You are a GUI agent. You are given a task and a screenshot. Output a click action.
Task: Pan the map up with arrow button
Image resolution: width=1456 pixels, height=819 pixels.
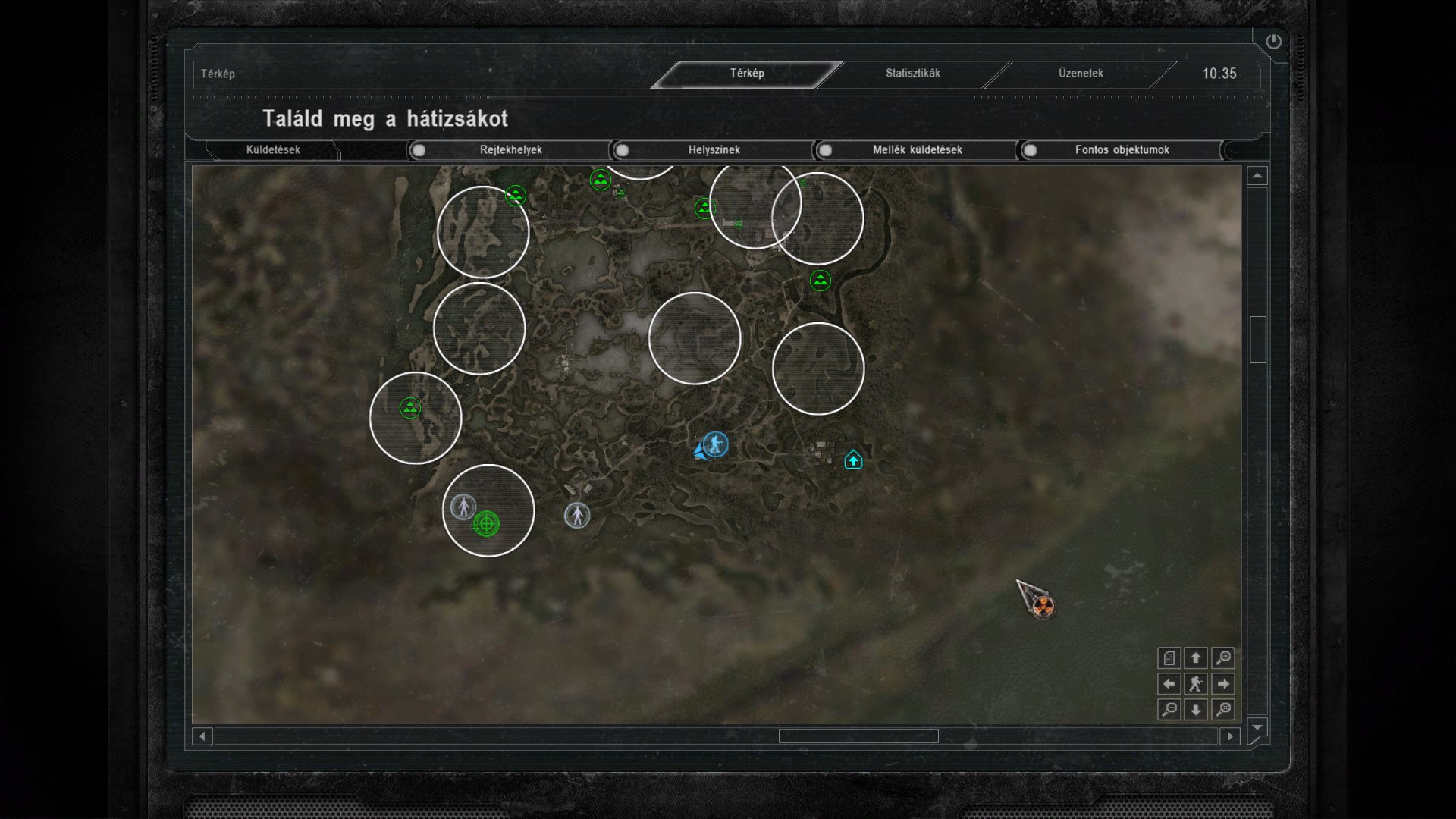point(1196,658)
